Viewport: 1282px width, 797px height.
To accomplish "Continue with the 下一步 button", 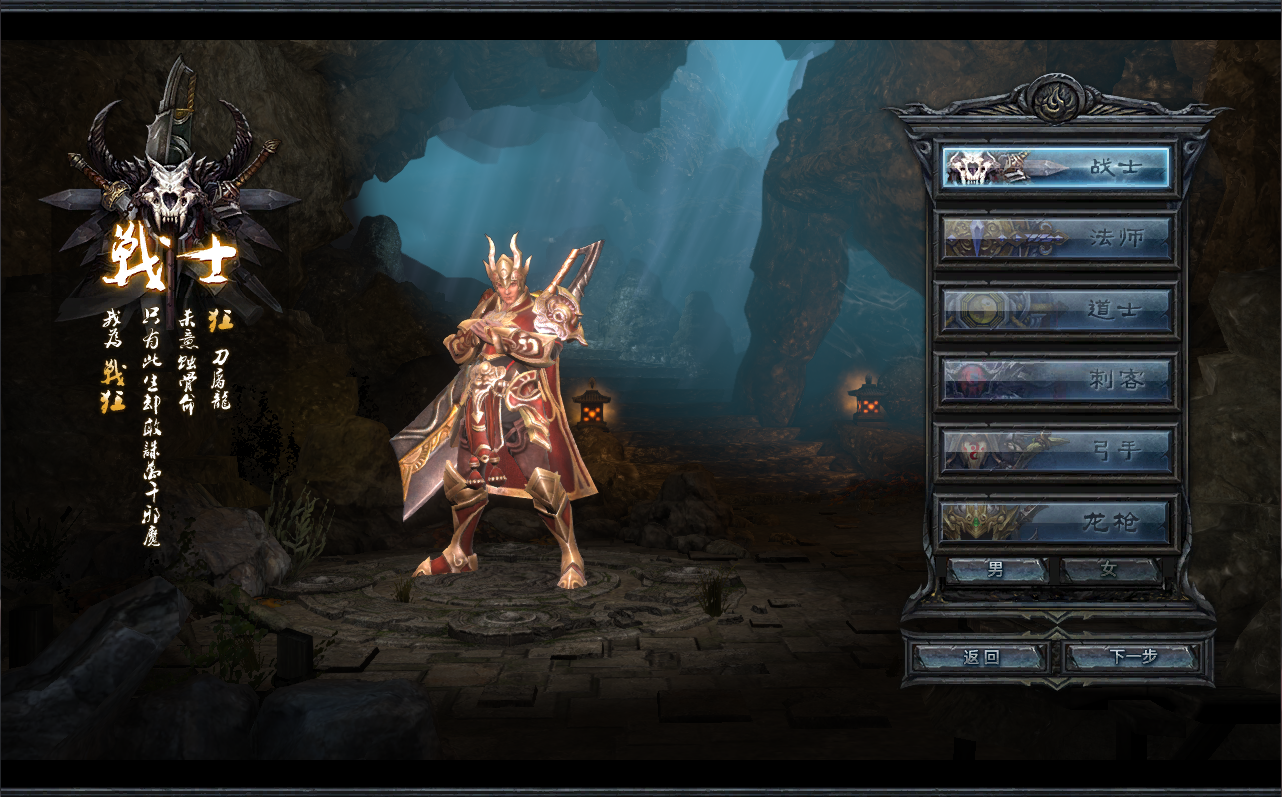I will 1132,658.
